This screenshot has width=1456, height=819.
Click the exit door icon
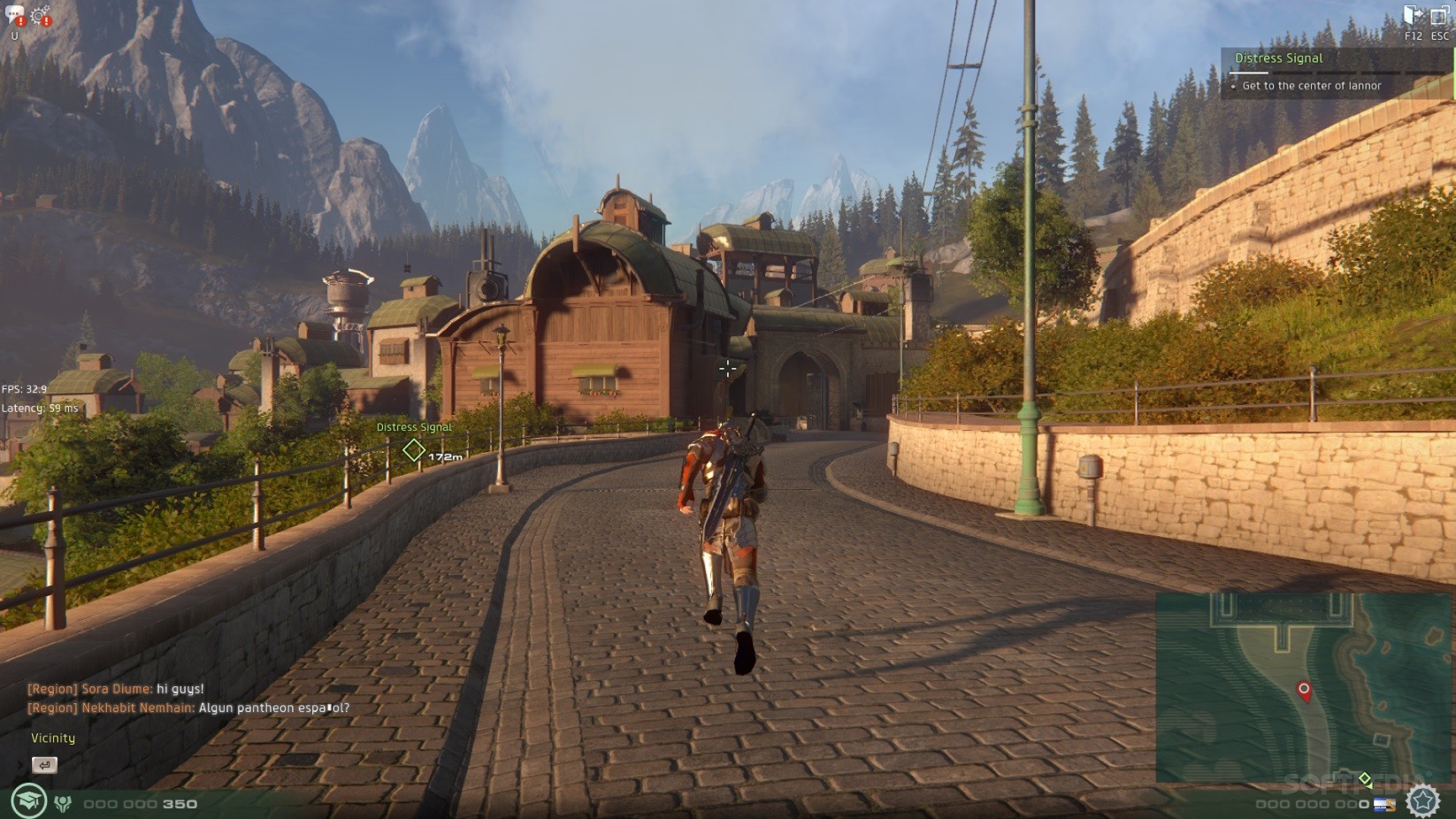click(1413, 15)
